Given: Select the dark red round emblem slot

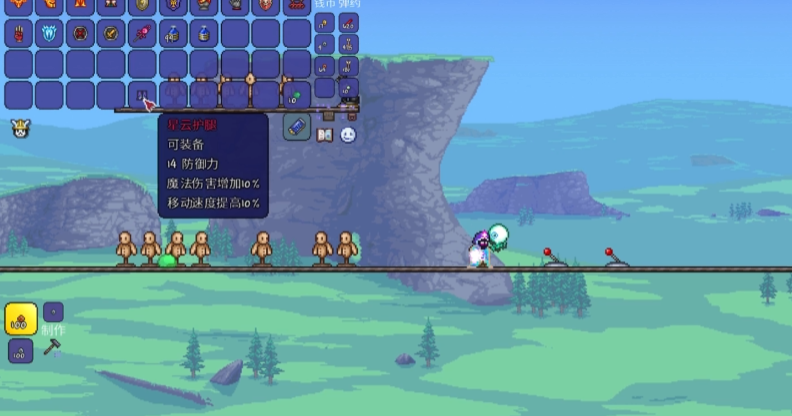Looking at the screenshot, I should click(x=80, y=33).
